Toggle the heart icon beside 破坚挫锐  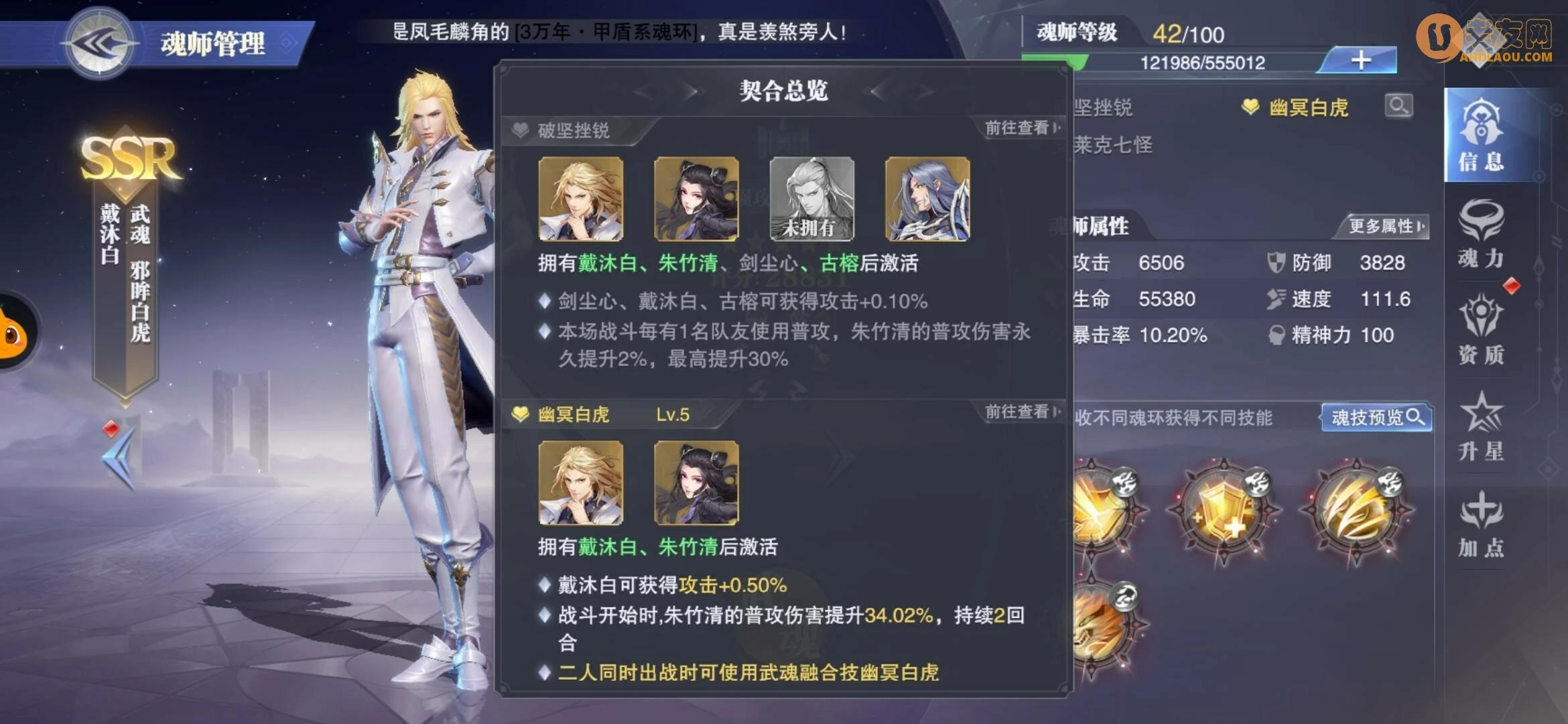point(521,127)
